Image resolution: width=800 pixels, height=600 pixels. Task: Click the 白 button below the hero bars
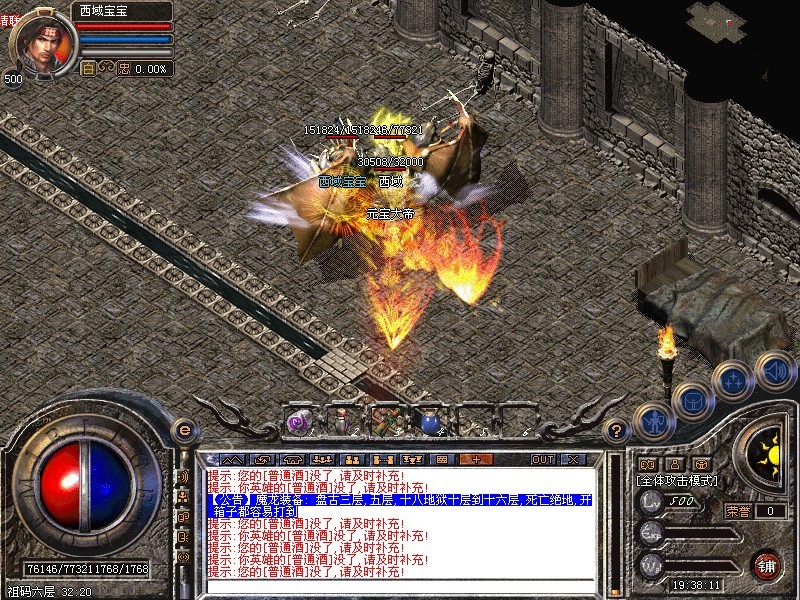[x=88, y=69]
